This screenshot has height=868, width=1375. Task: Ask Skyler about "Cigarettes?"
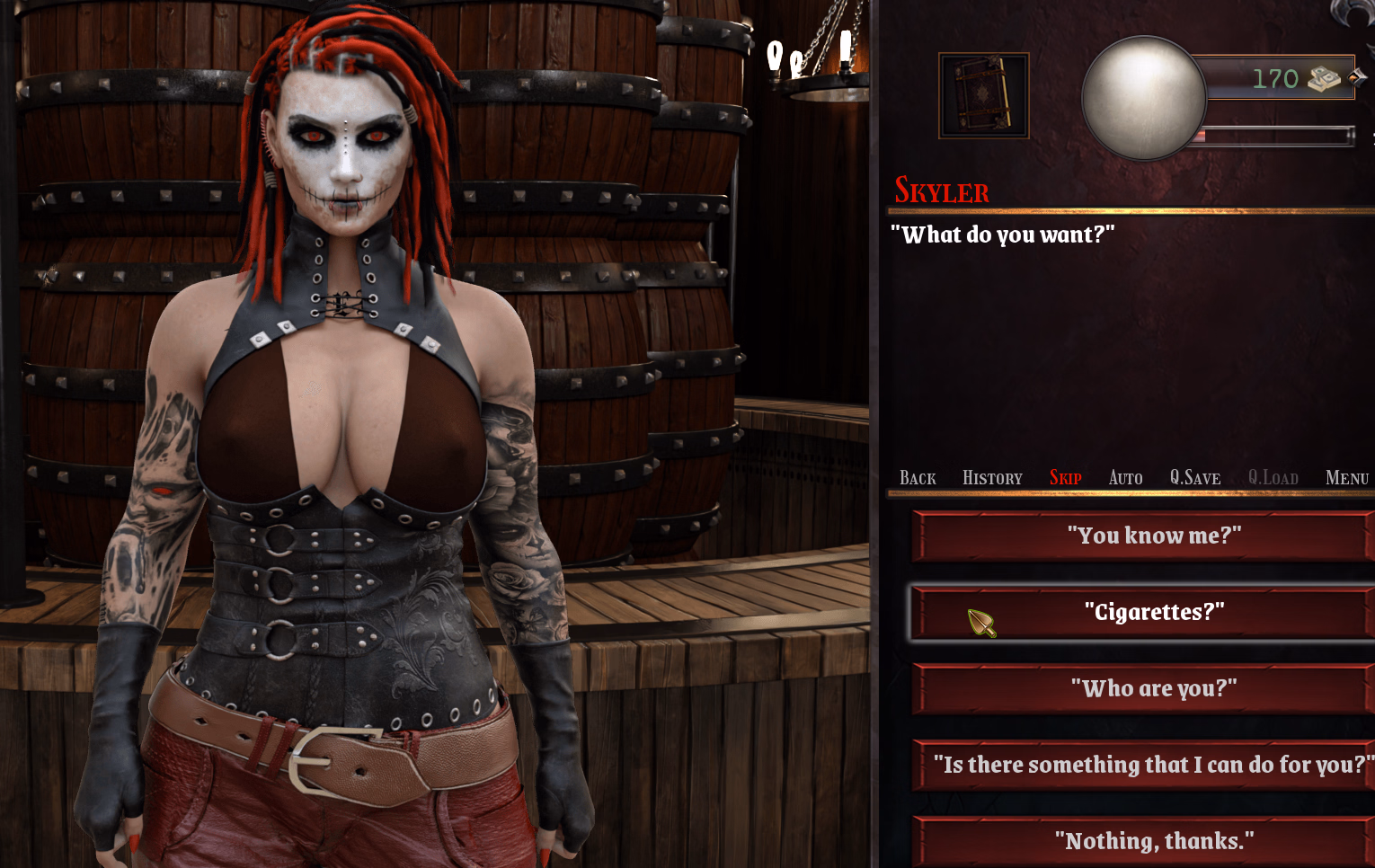(x=1154, y=612)
